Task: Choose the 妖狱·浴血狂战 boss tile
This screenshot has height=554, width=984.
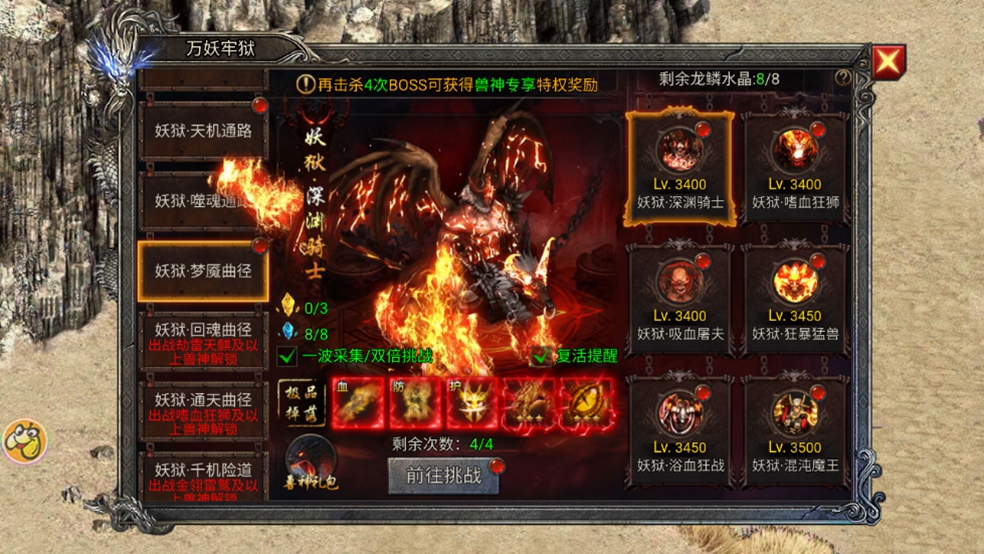Action: [x=680, y=429]
